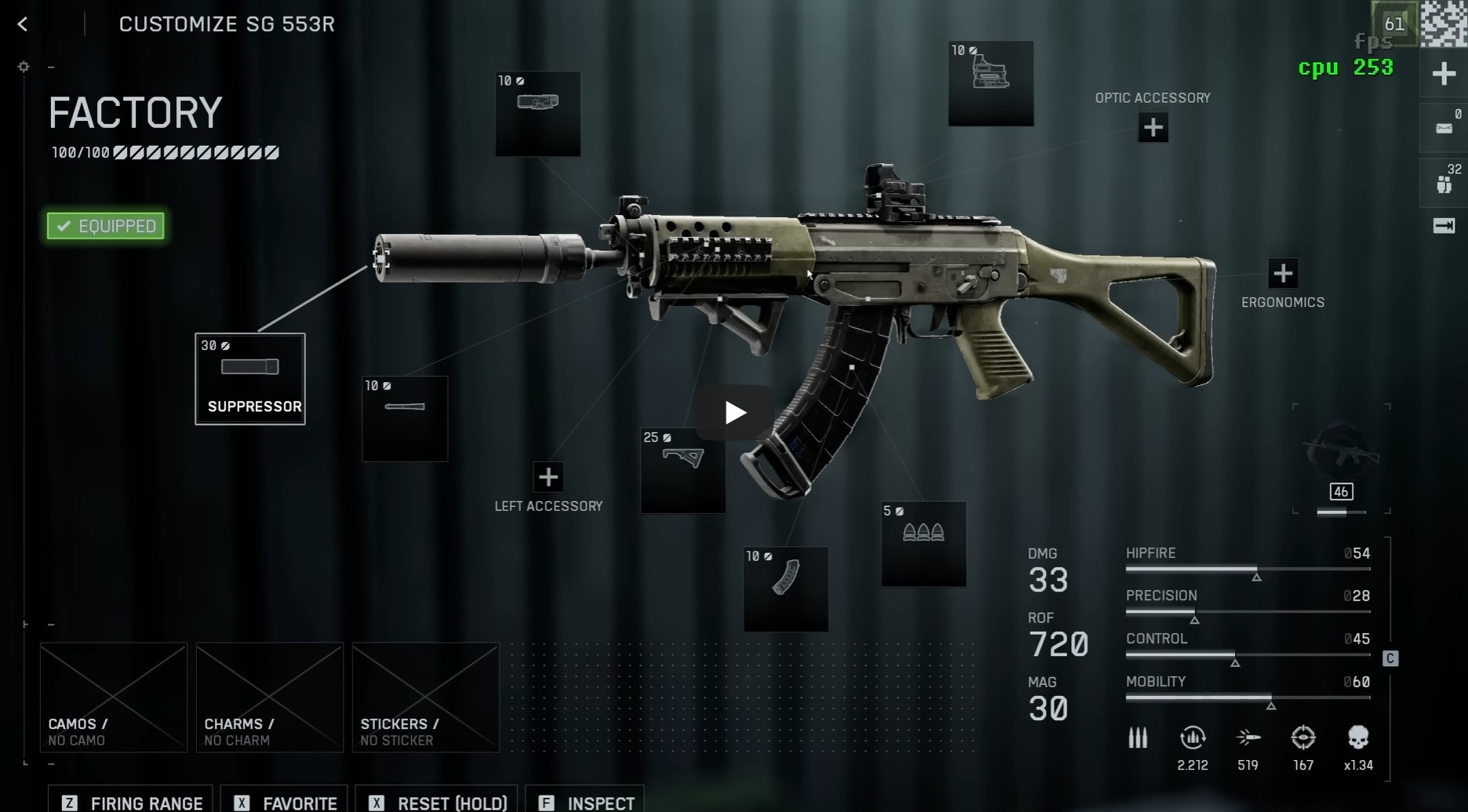The image size is (1468, 812).
Task: Open the Ergonomics attachment options
Action: [1283, 273]
